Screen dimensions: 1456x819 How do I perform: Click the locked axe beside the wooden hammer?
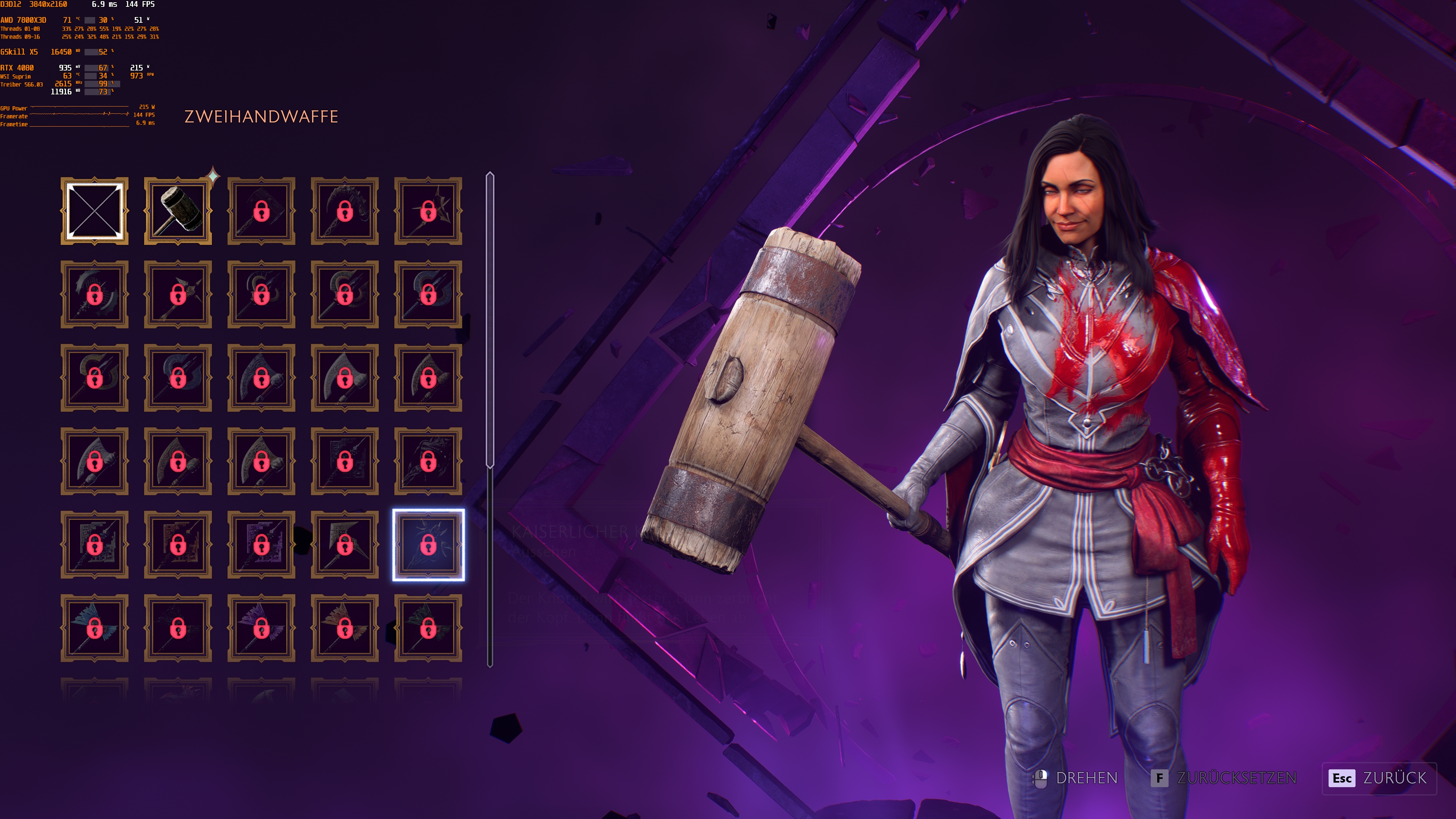pyautogui.click(x=262, y=211)
